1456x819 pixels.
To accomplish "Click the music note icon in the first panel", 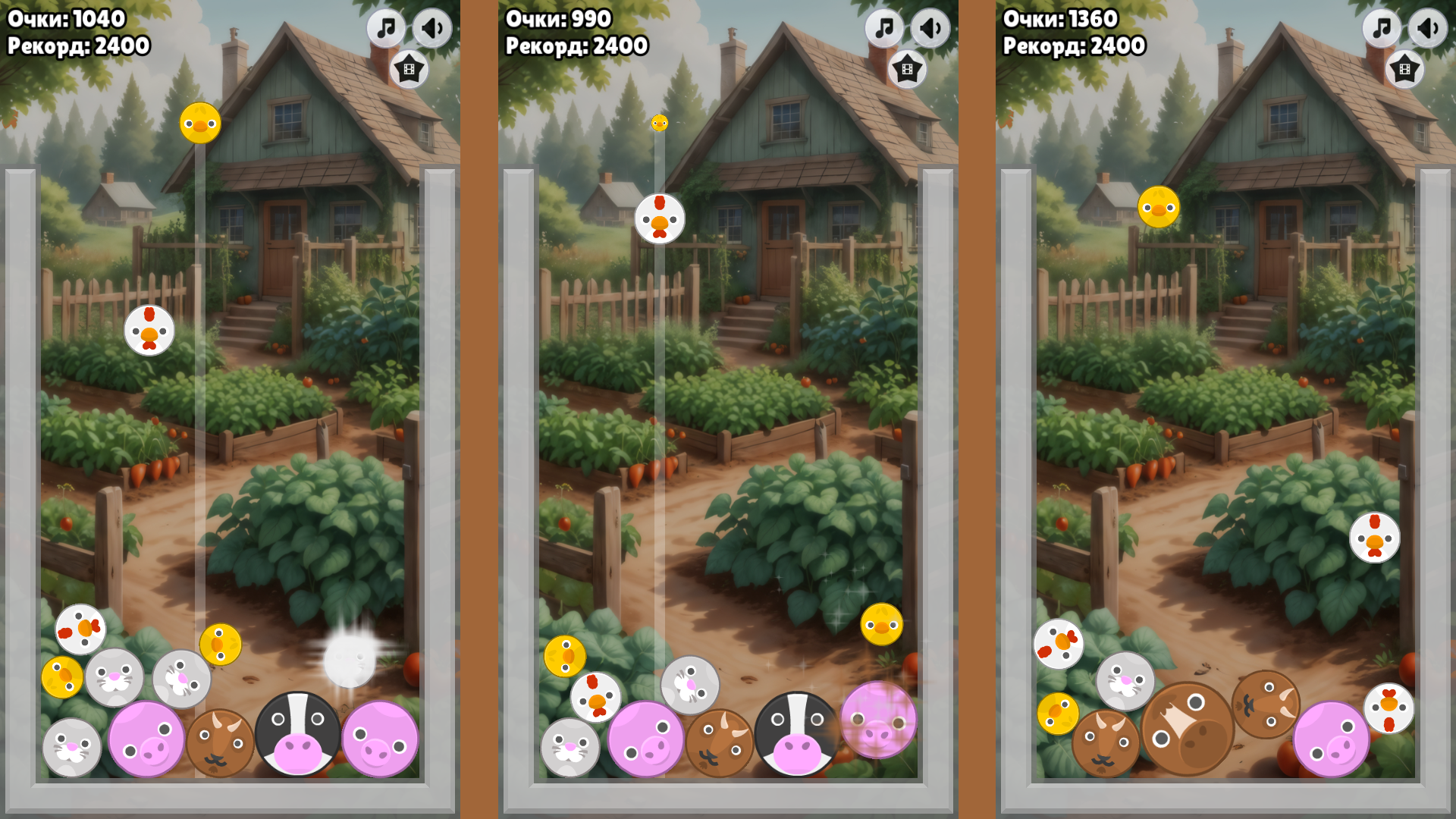I will 384,28.
